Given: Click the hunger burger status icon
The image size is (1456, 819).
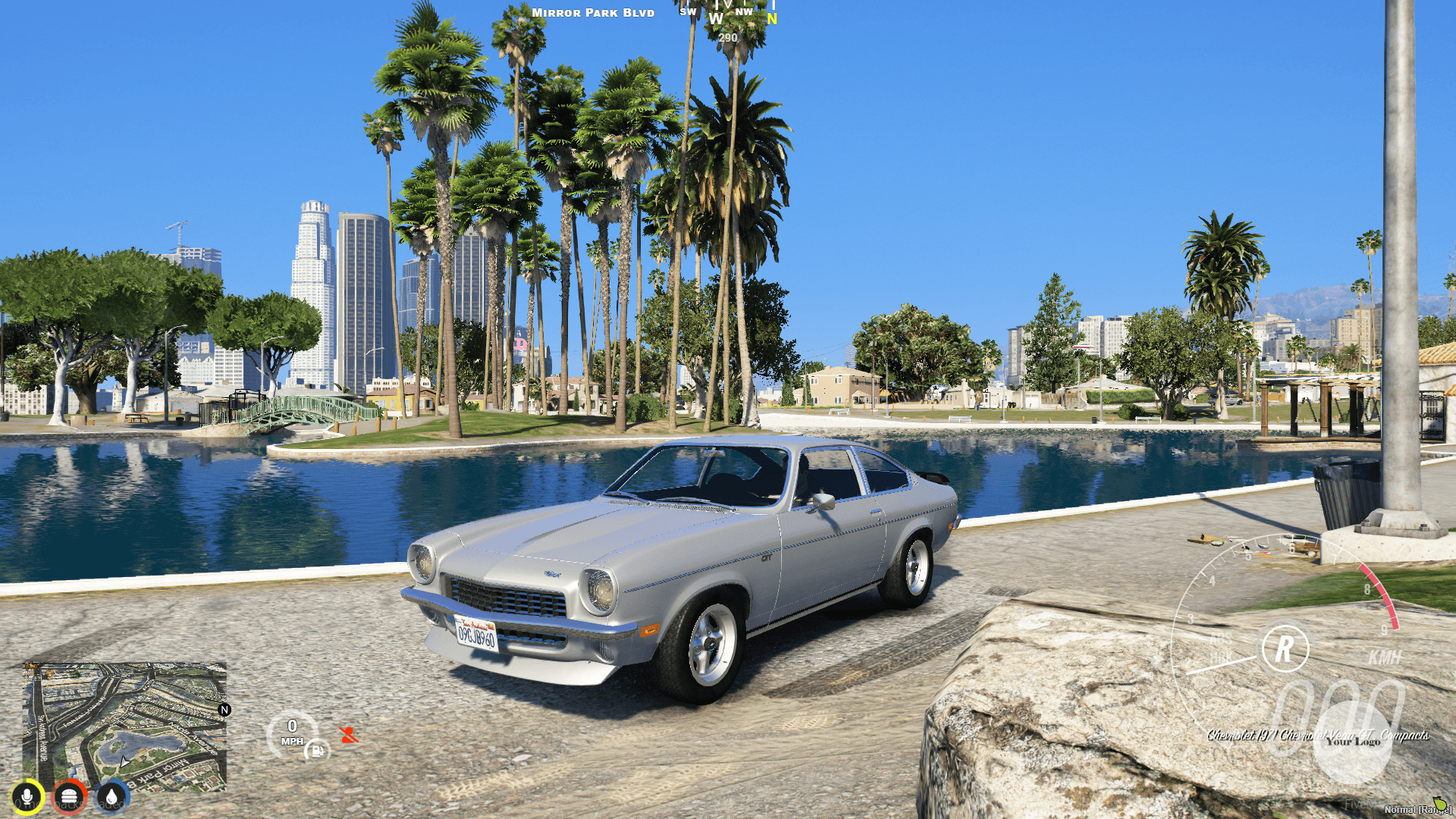Looking at the screenshot, I should coord(69,796).
